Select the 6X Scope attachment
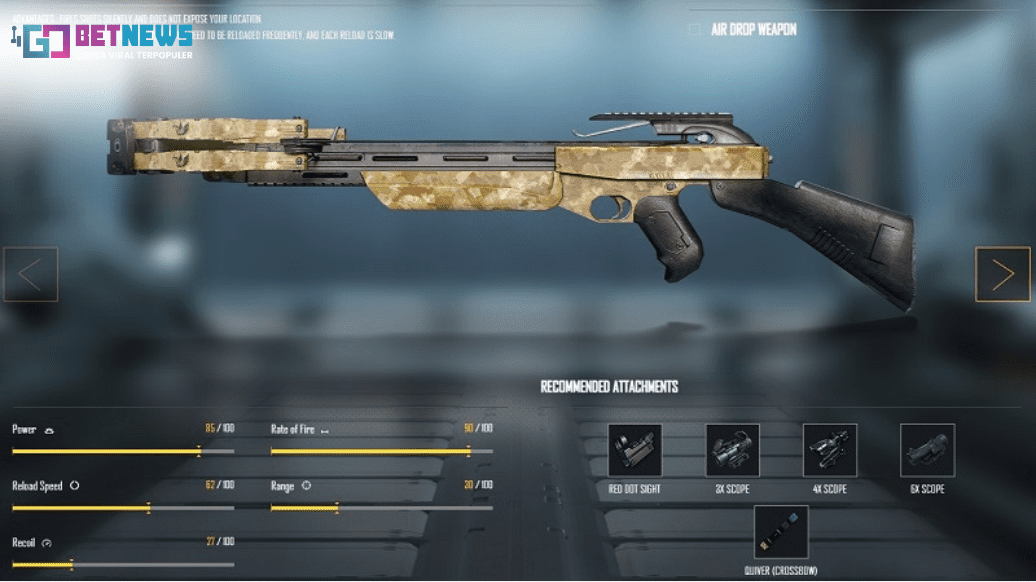 click(x=927, y=451)
